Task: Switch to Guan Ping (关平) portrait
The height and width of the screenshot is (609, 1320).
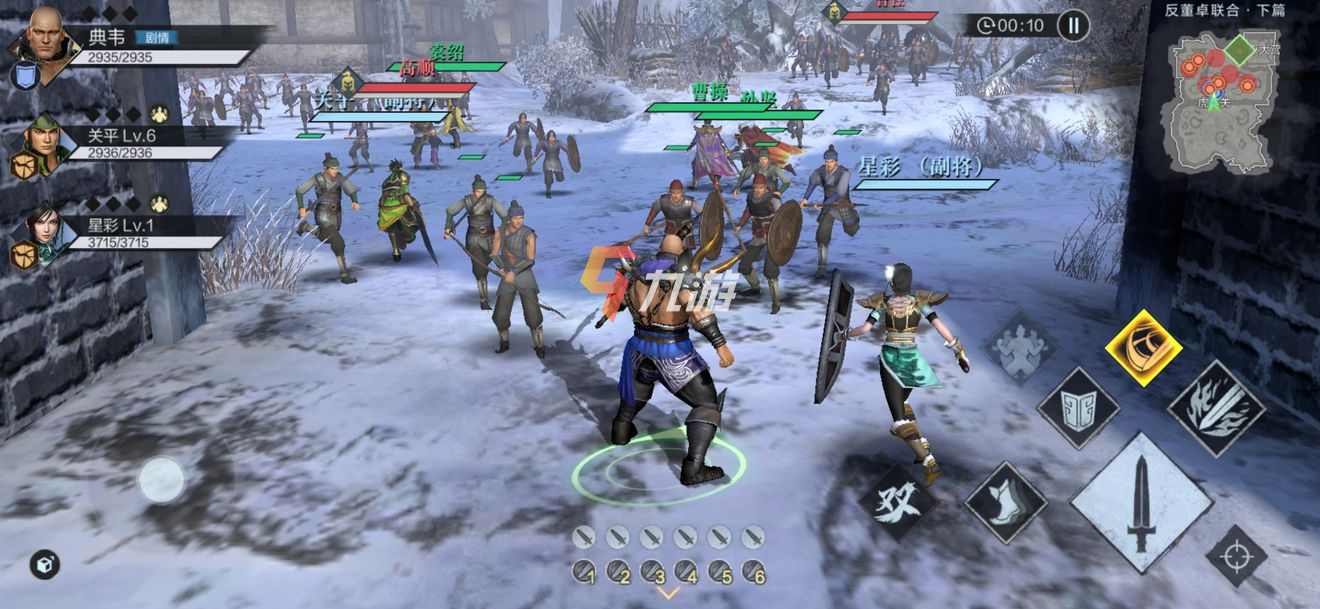Action: coord(41,140)
